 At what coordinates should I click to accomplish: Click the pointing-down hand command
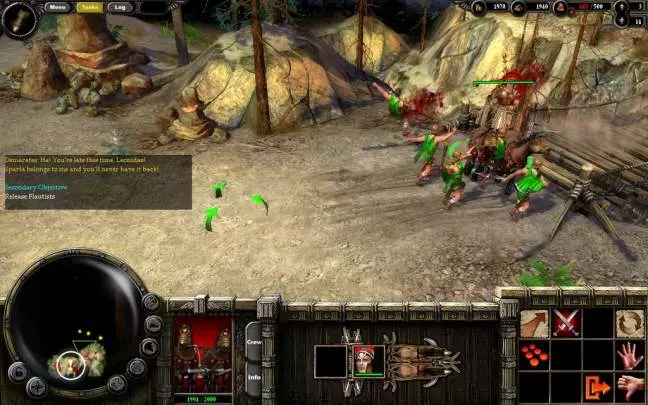[630, 387]
